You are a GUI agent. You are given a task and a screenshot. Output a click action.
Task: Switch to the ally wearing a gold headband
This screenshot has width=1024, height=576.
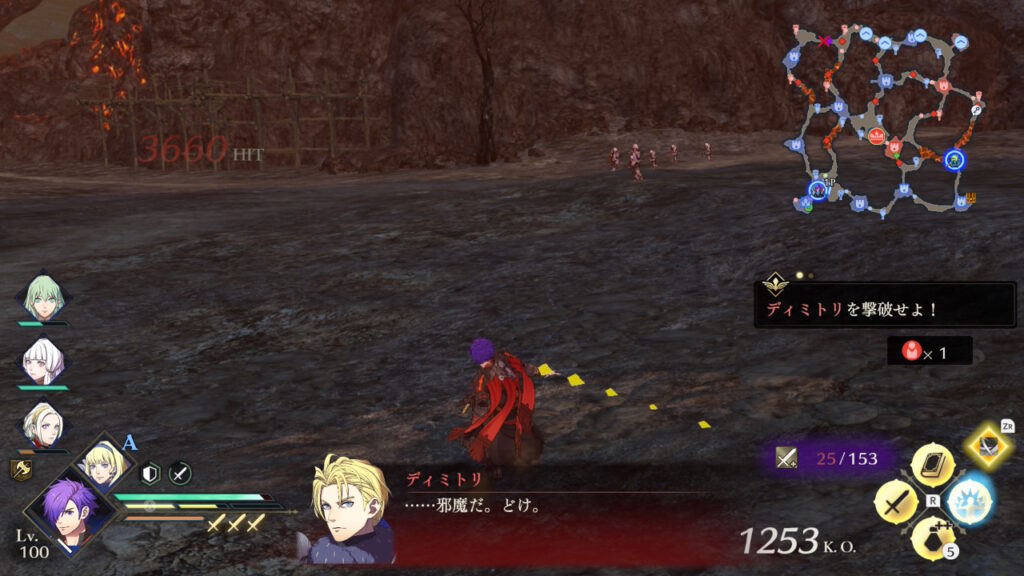click(x=42, y=424)
